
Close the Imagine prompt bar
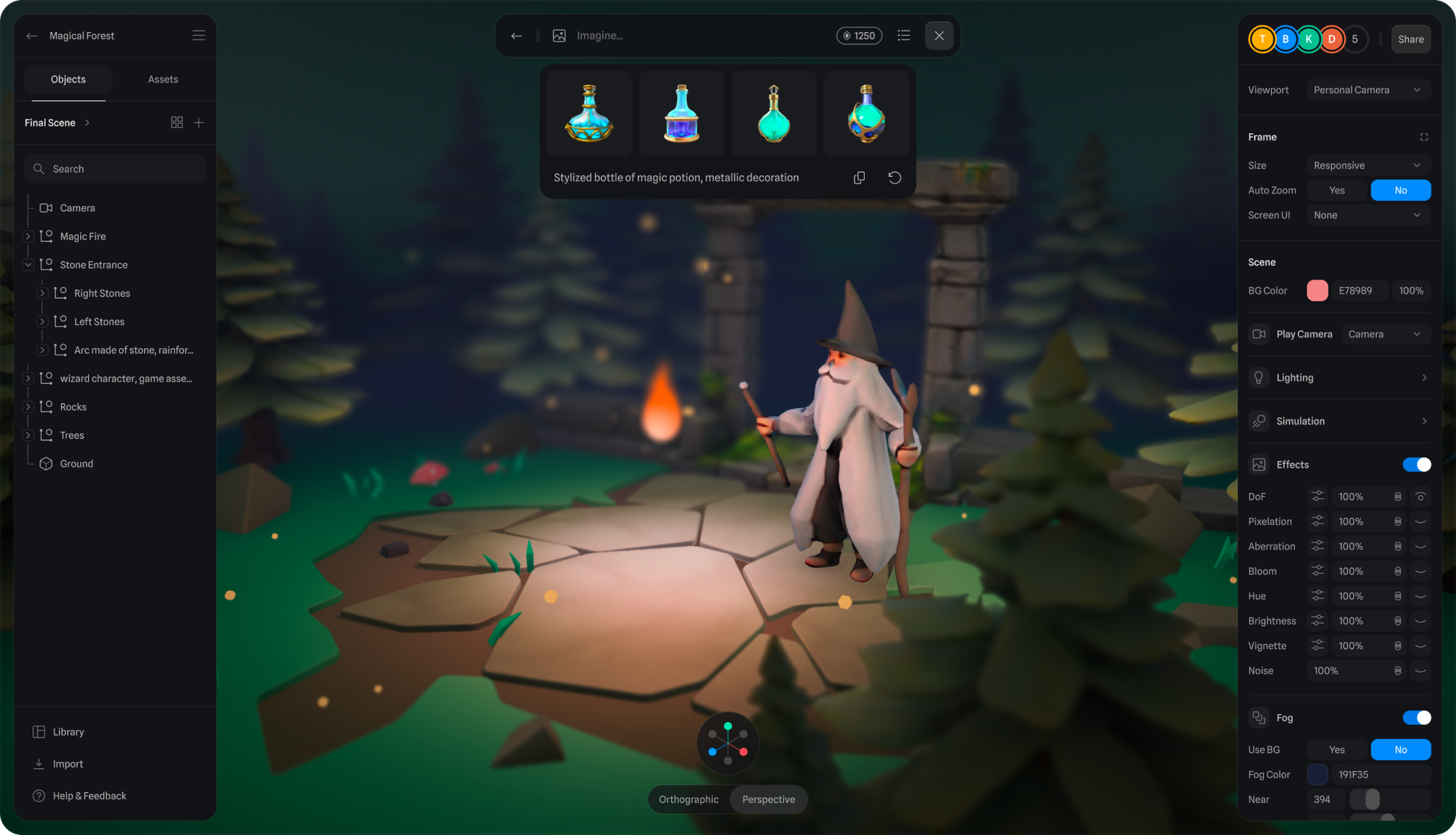click(938, 36)
